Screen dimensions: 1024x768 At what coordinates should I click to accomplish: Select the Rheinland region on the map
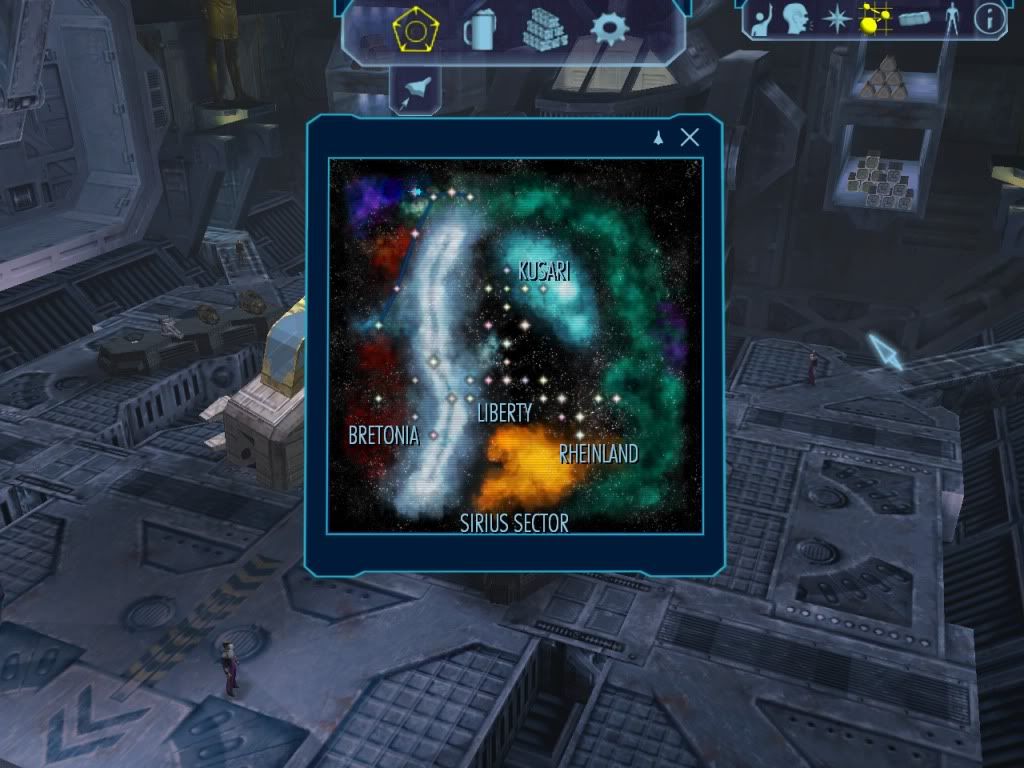point(598,454)
